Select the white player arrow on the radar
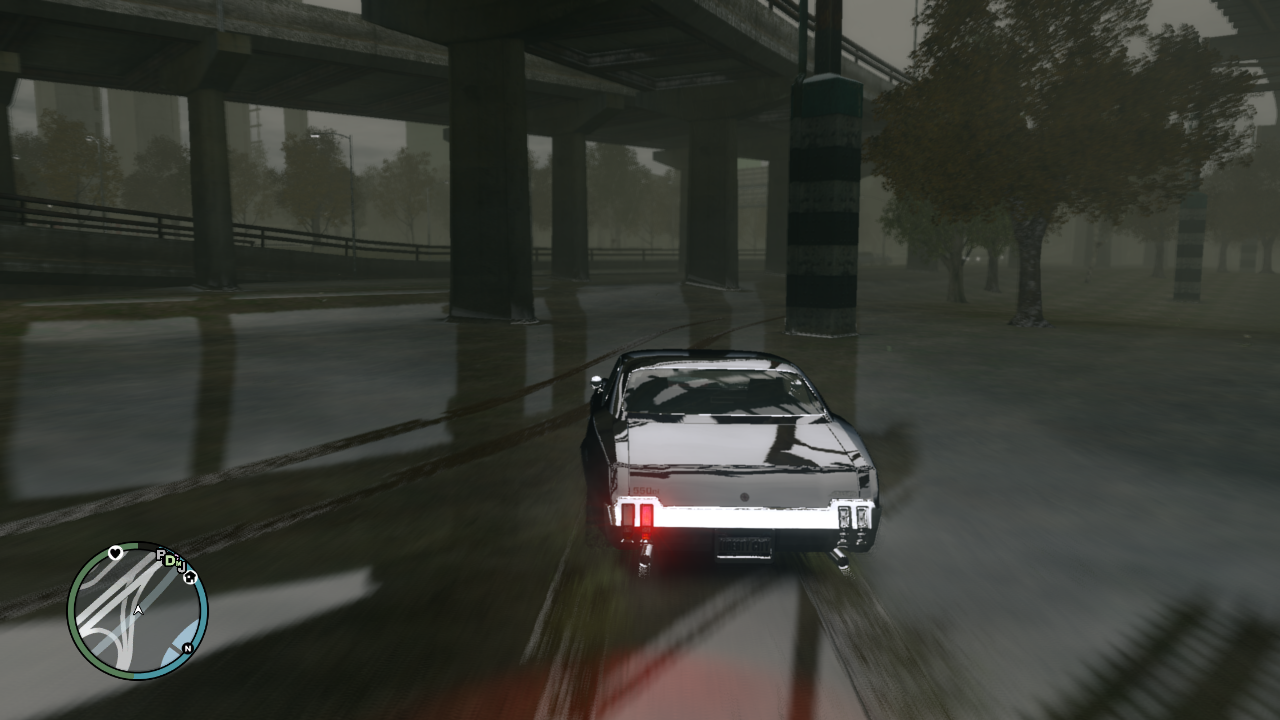Image resolution: width=1280 pixels, height=720 pixels. (x=138, y=609)
